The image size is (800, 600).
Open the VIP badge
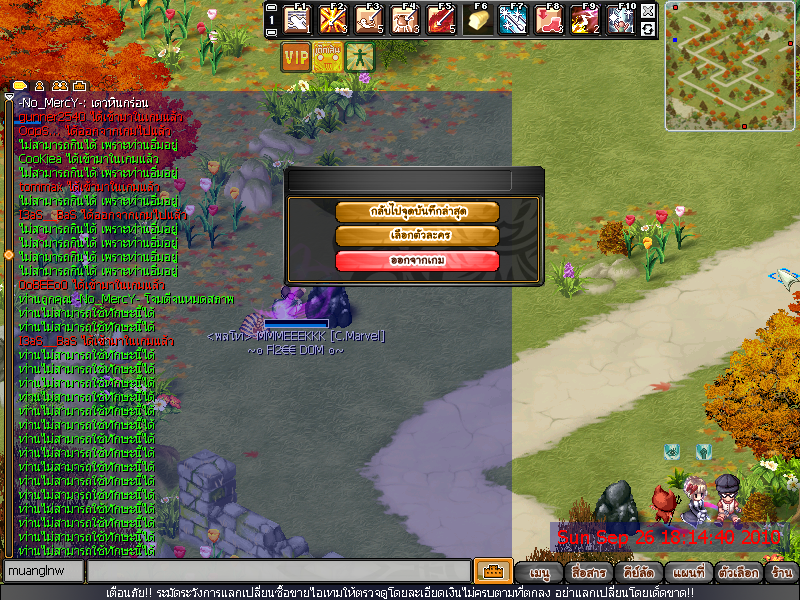coord(296,57)
